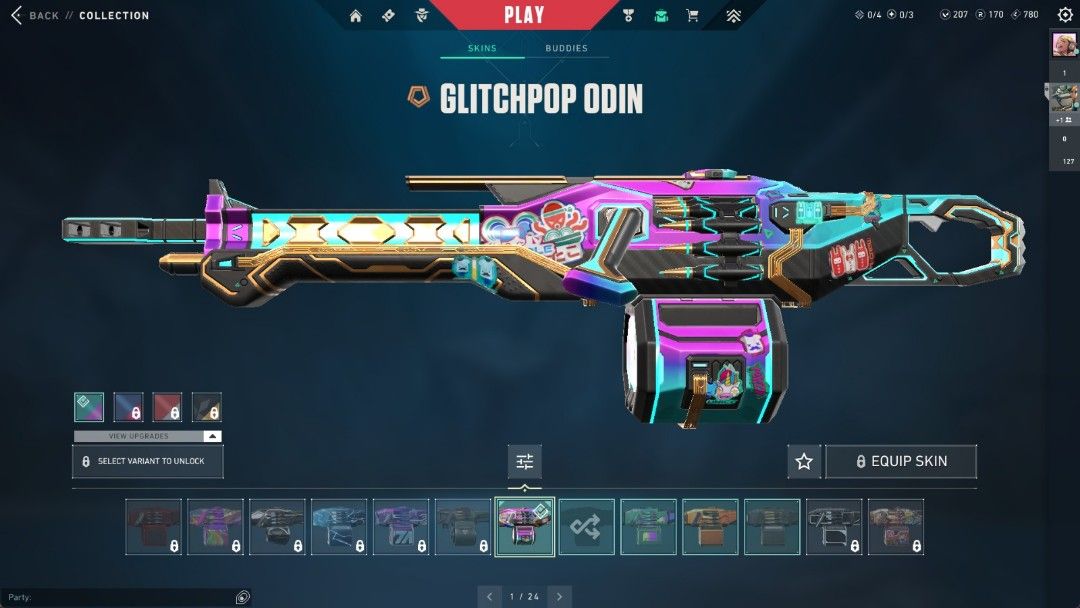Switch to the Buddies tab

click(566, 48)
